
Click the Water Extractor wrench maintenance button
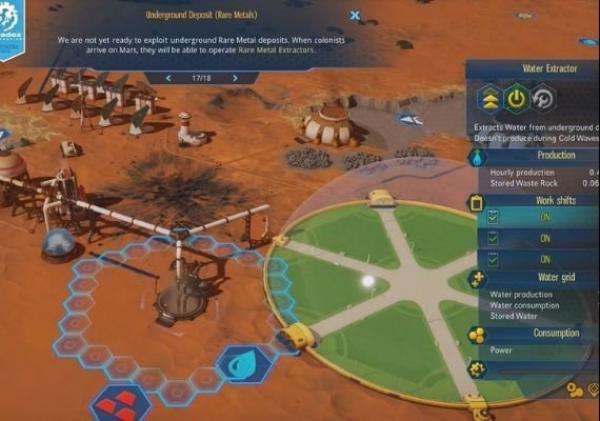[543, 99]
